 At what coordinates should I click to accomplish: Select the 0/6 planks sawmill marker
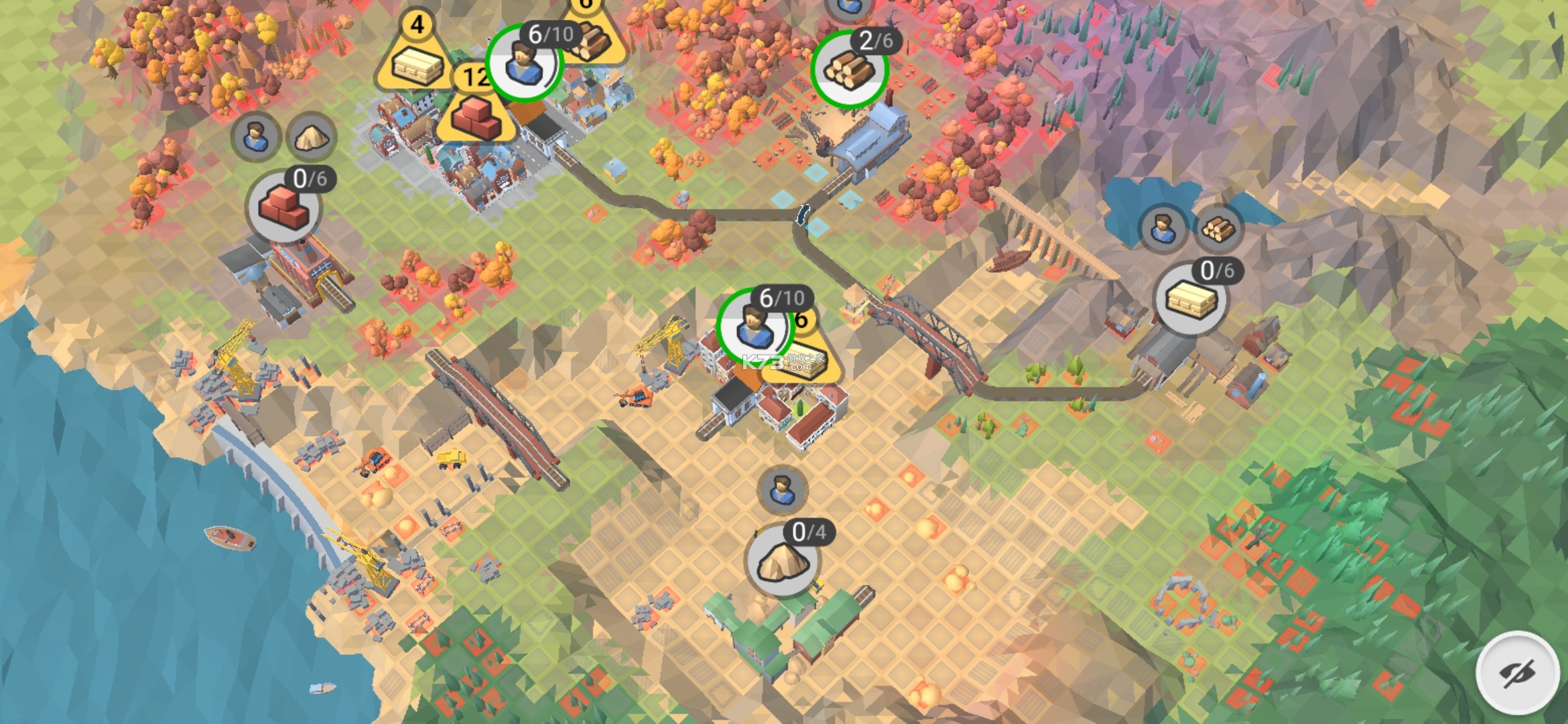point(1190,300)
